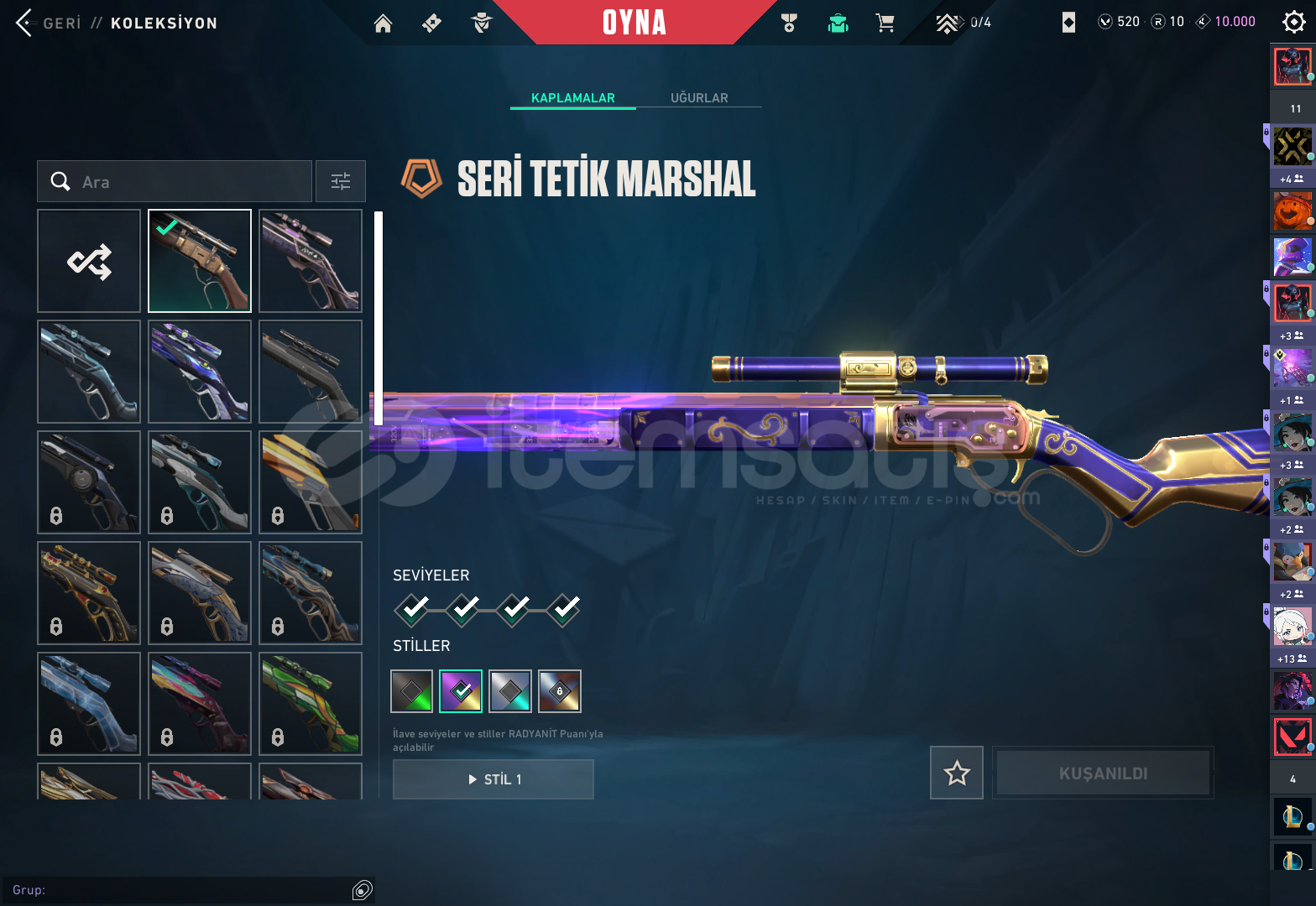Open the store cart icon
Image resolution: width=1316 pixels, height=906 pixels.
pos(885,23)
